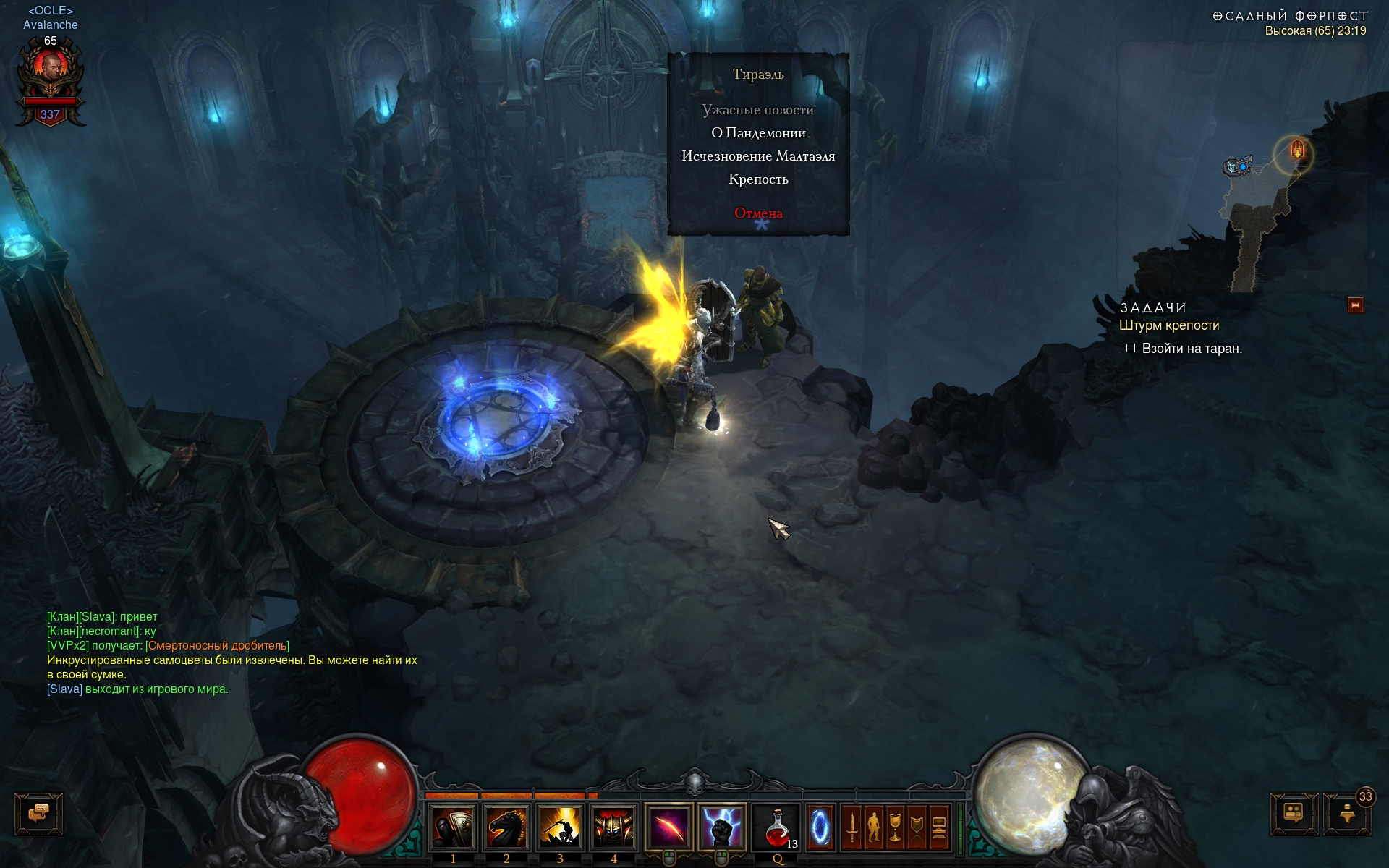The image size is (1389, 868).
Task: Open the chat bubble button
Action: pyautogui.click(x=39, y=814)
